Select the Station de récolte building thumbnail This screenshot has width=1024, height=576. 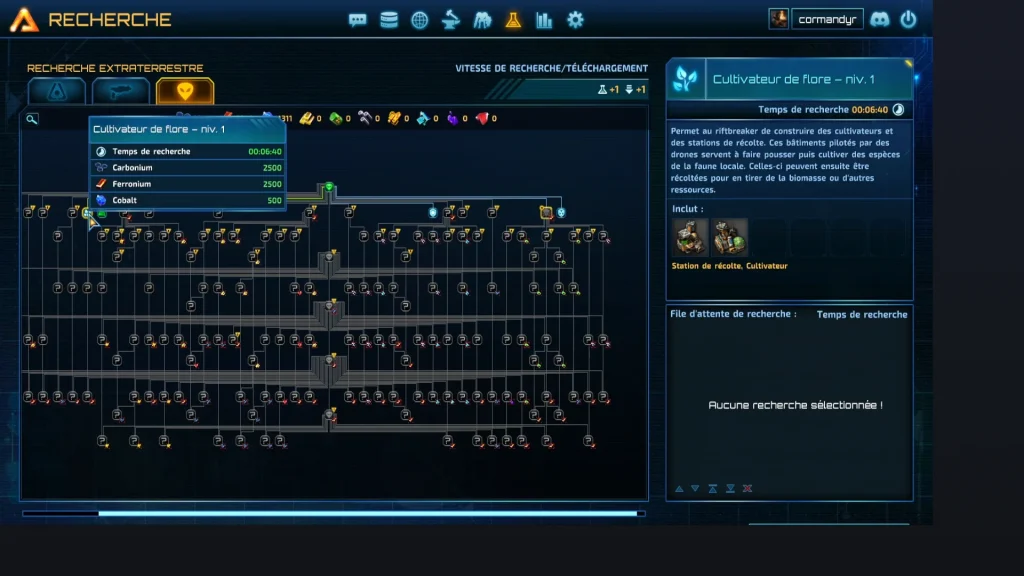(x=691, y=238)
